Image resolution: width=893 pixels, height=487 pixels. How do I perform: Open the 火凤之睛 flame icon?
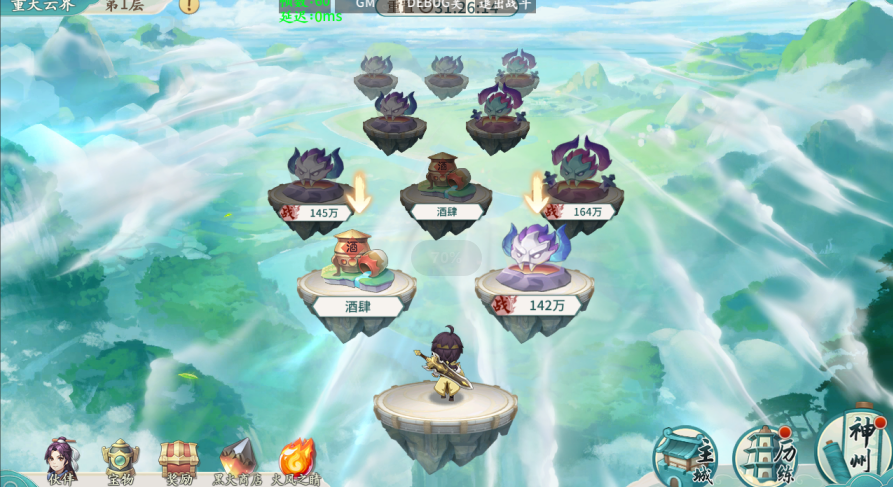pyautogui.click(x=296, y=460)
